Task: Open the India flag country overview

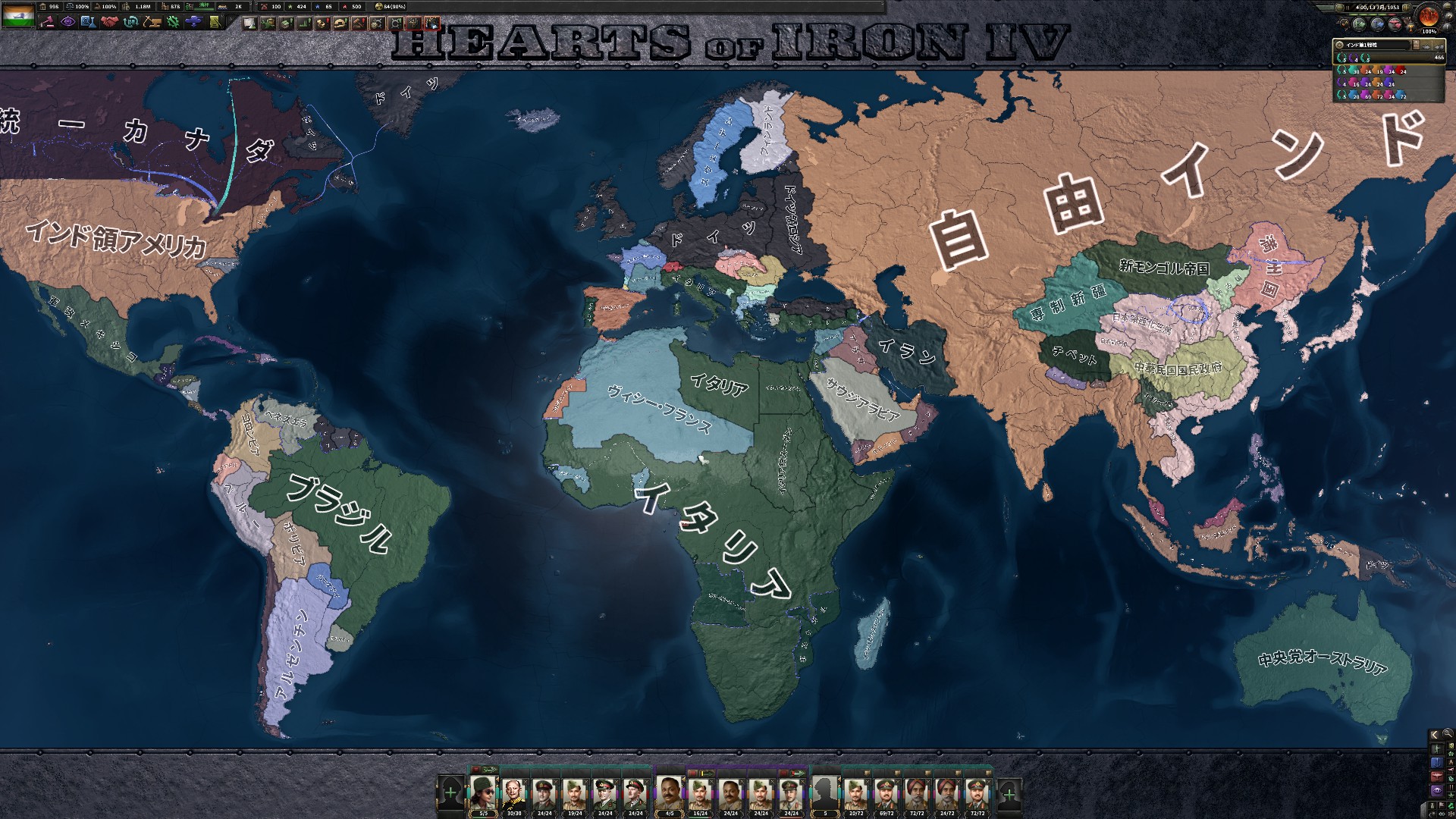Action: click(18, 15)
